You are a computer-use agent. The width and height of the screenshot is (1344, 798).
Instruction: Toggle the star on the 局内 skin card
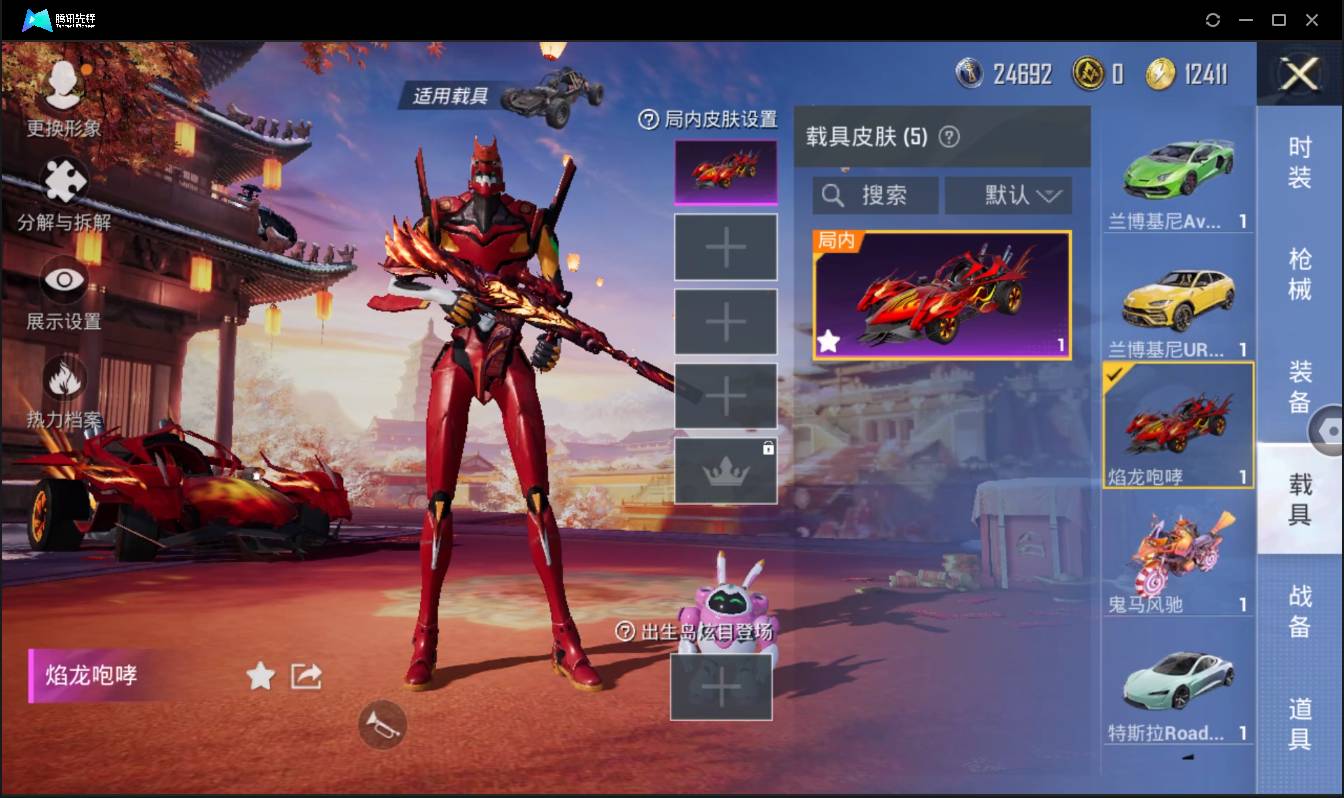[x=828, y=342]
